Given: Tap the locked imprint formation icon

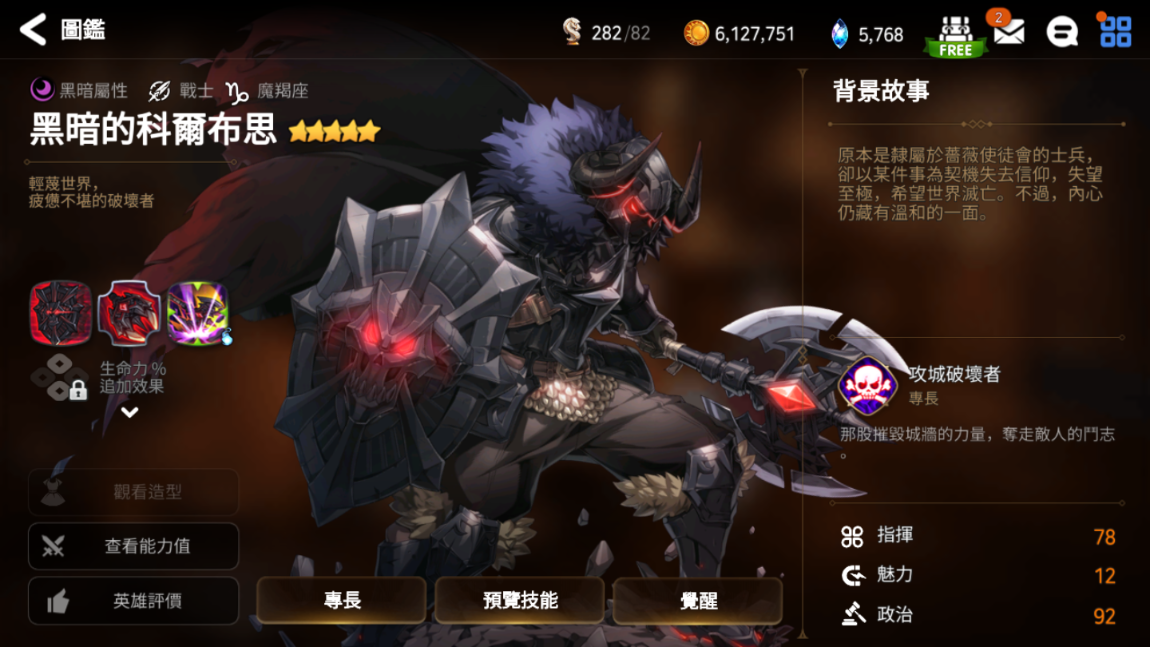Looking at the screenshot, I should point(60,378).
